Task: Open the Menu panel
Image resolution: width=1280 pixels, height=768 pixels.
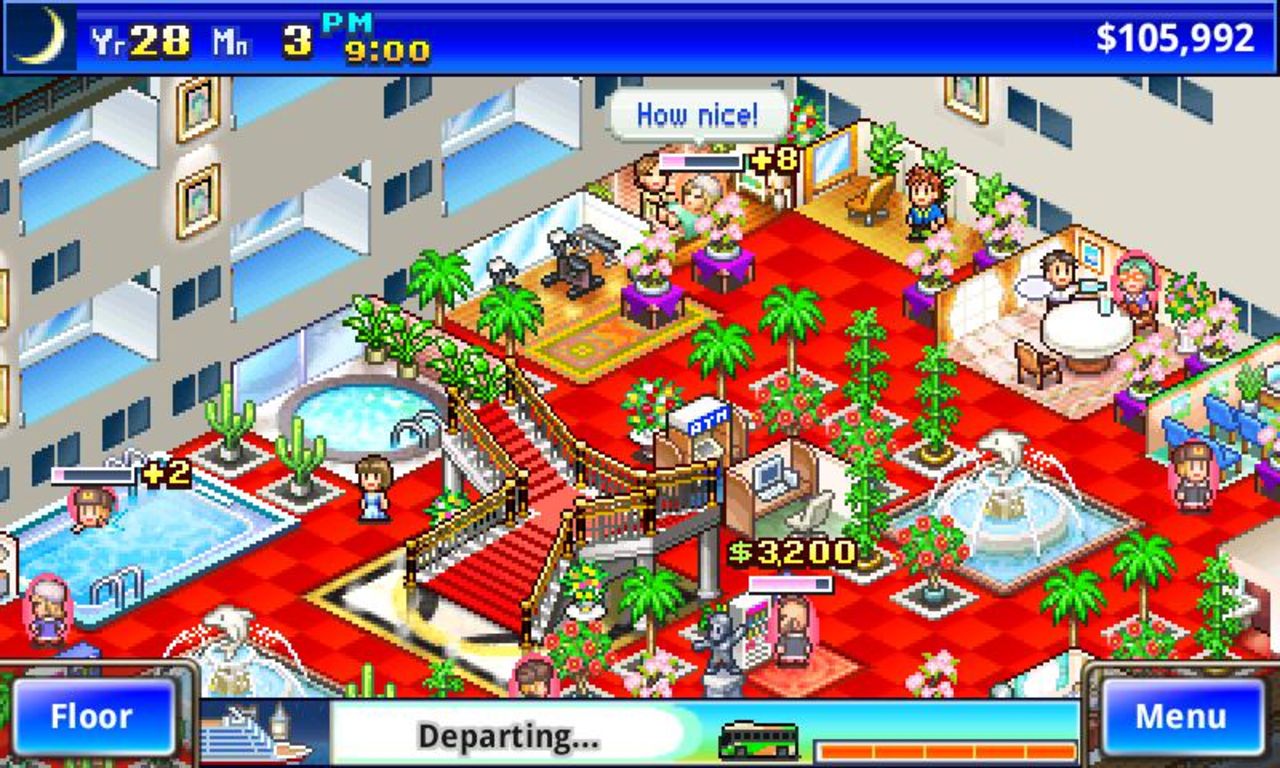Action: pyautogui.click(x=1183, y=715)
